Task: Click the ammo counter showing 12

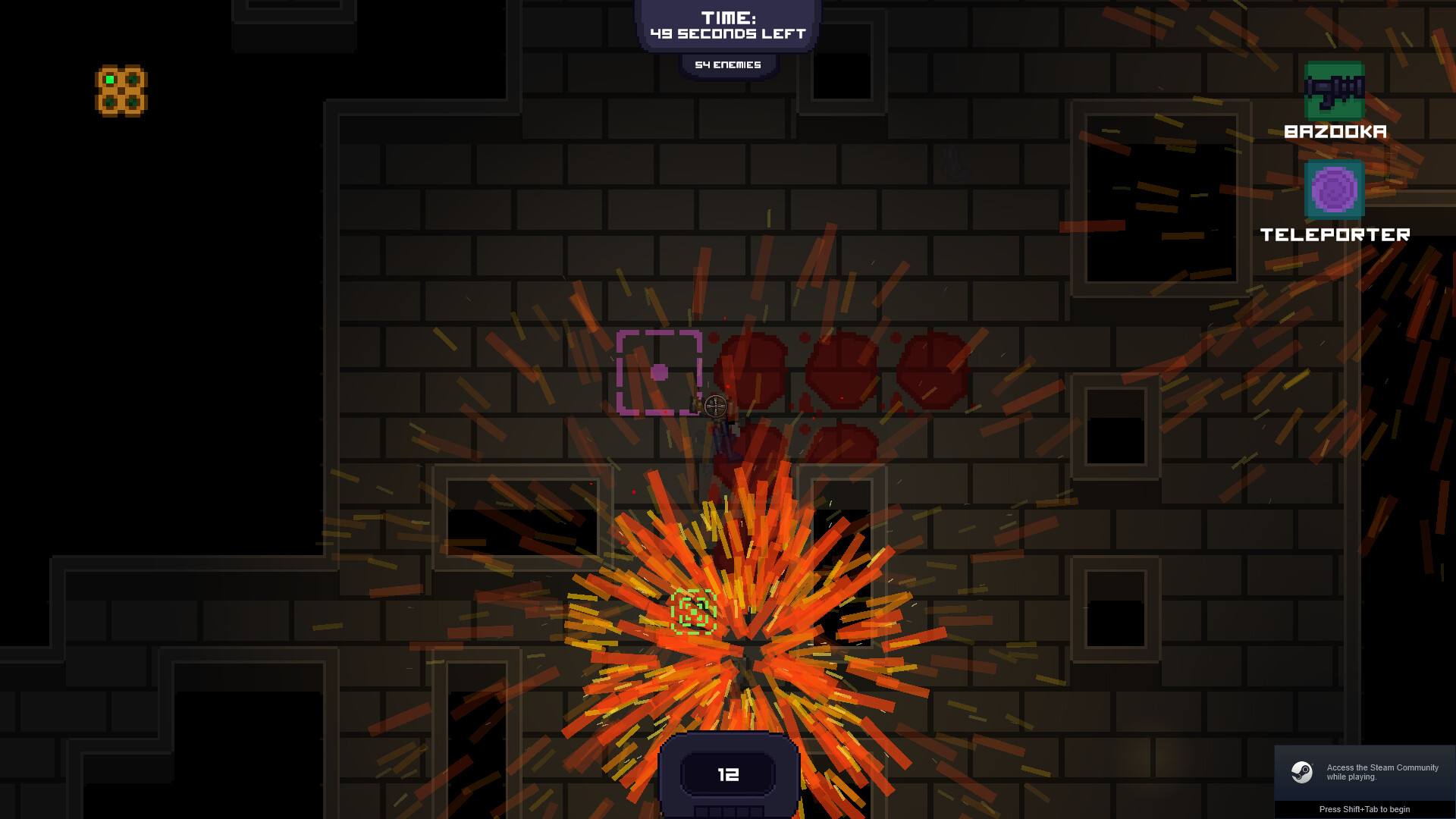Action: click(727, 775)
